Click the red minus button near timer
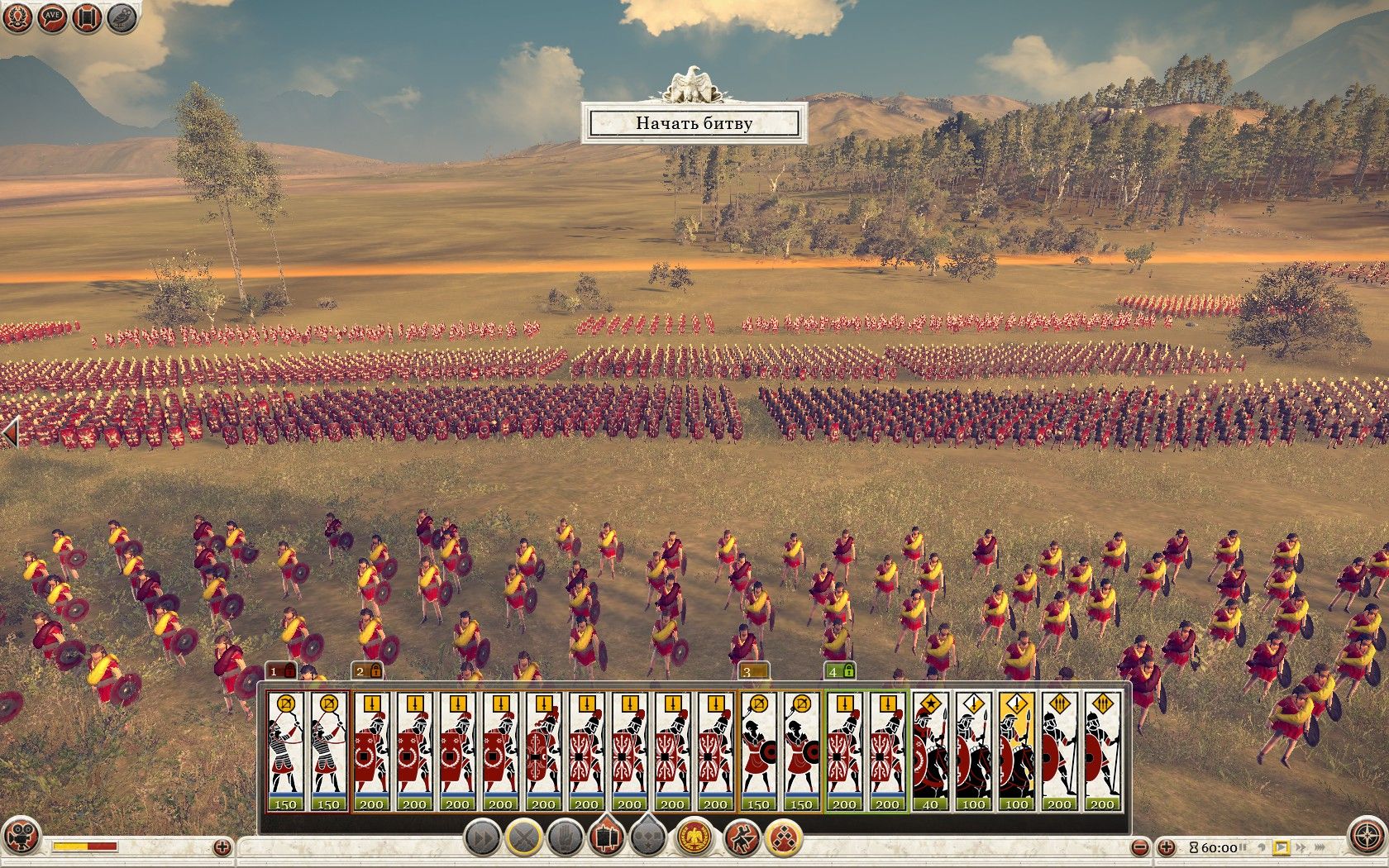The width and height of the screenshot is (1389, 868). [1140, 847]
